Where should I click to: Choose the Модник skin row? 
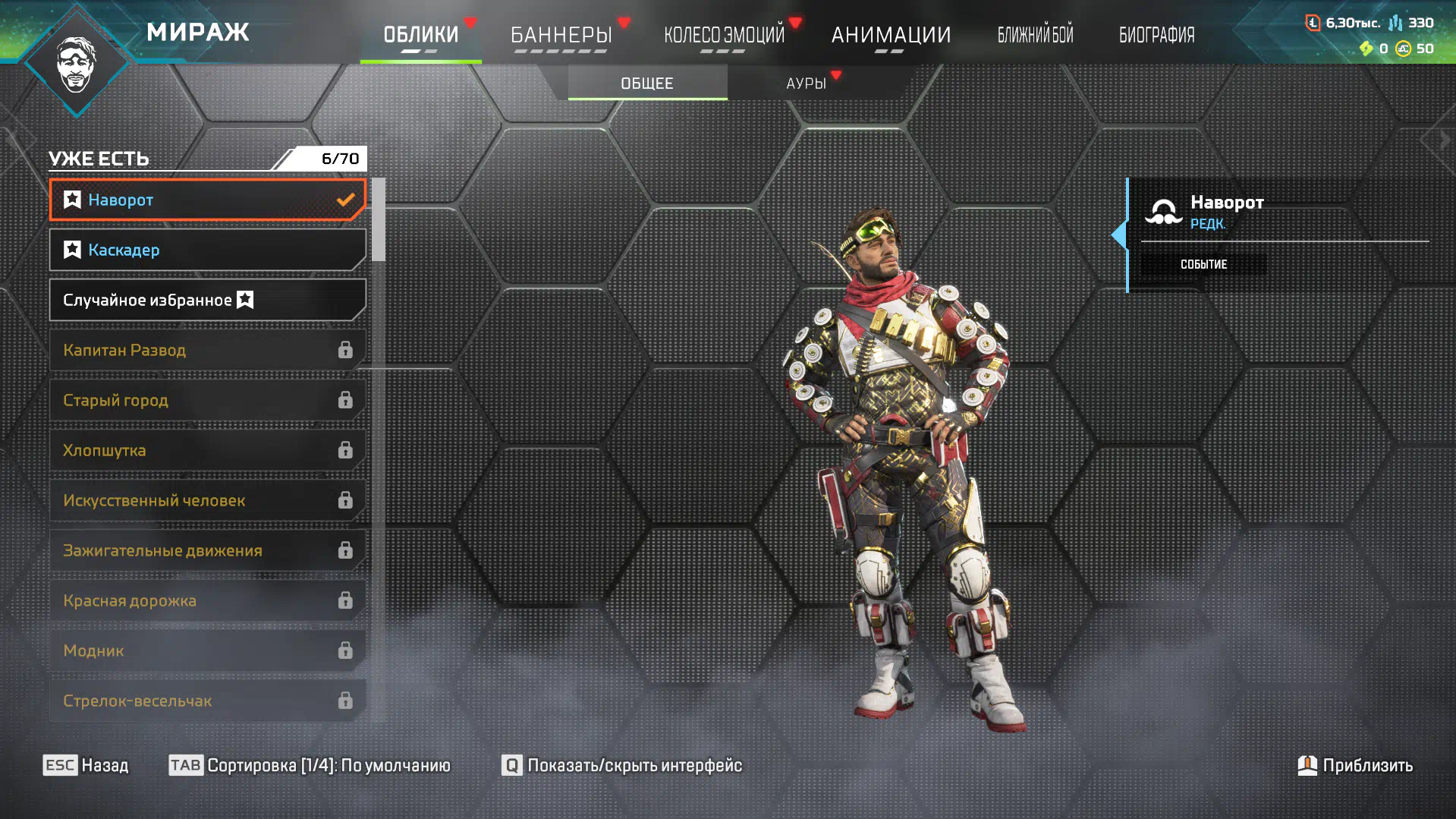tap(207, 650)
